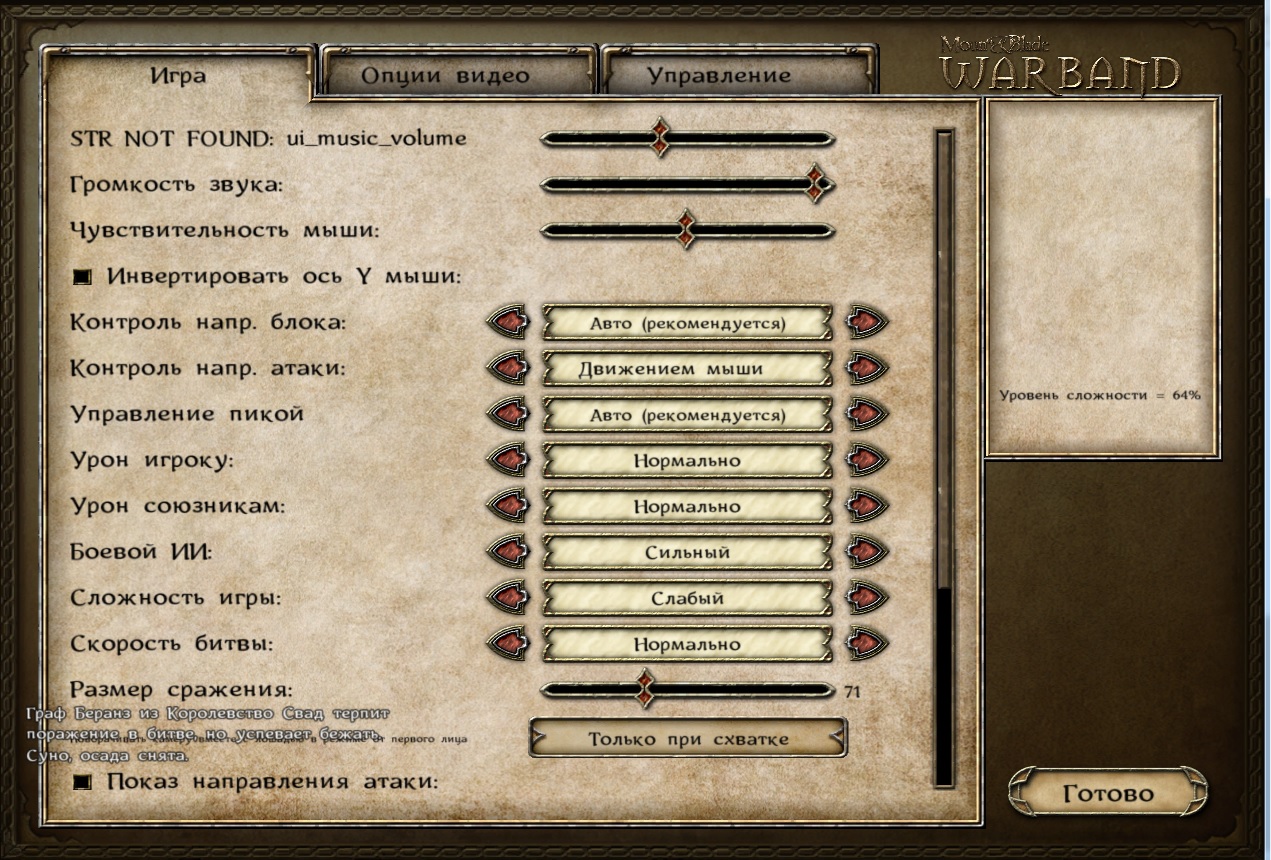
Task: Set the Чувствительность мыши slider
Action: (686, 230)
